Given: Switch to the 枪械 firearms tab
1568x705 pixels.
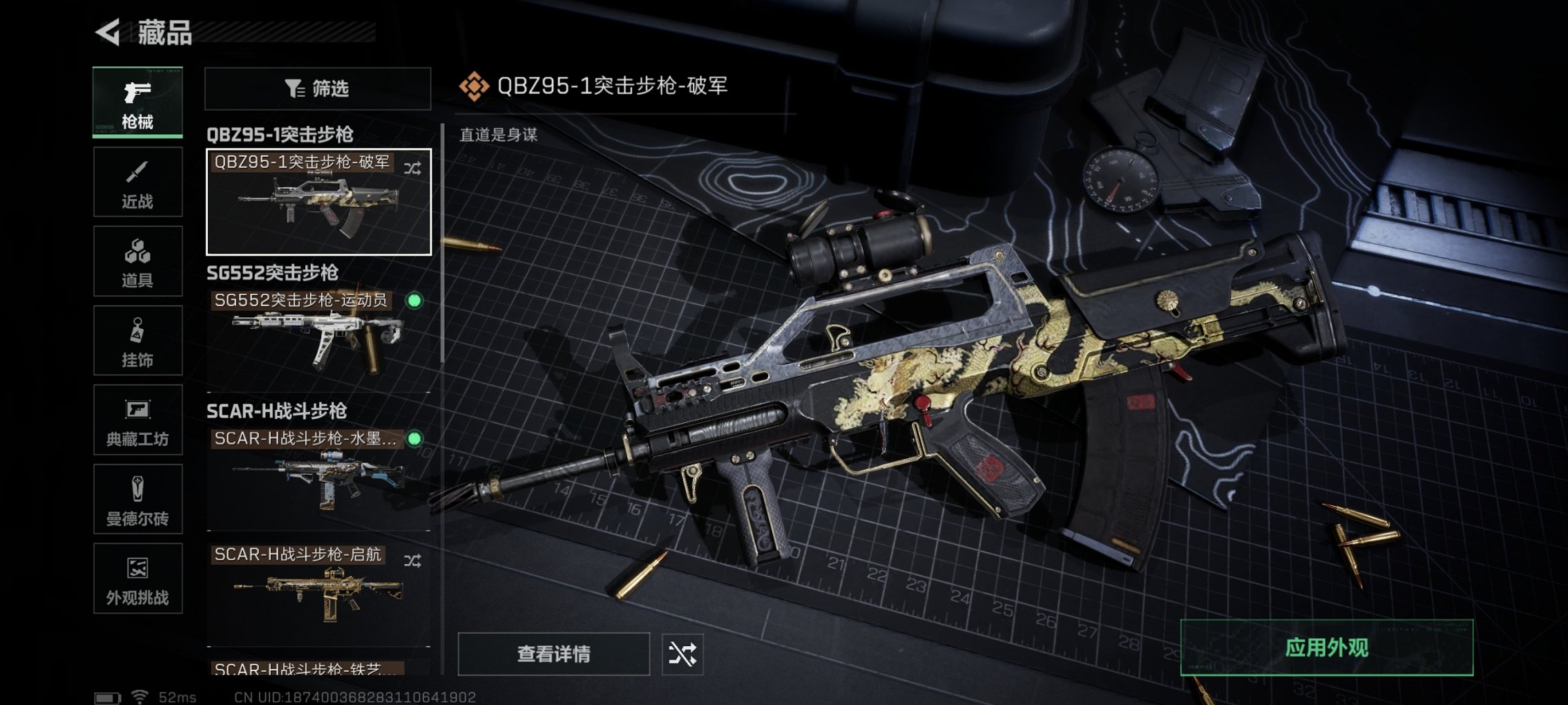Looking at the screenshot, I should pos(137,102).
